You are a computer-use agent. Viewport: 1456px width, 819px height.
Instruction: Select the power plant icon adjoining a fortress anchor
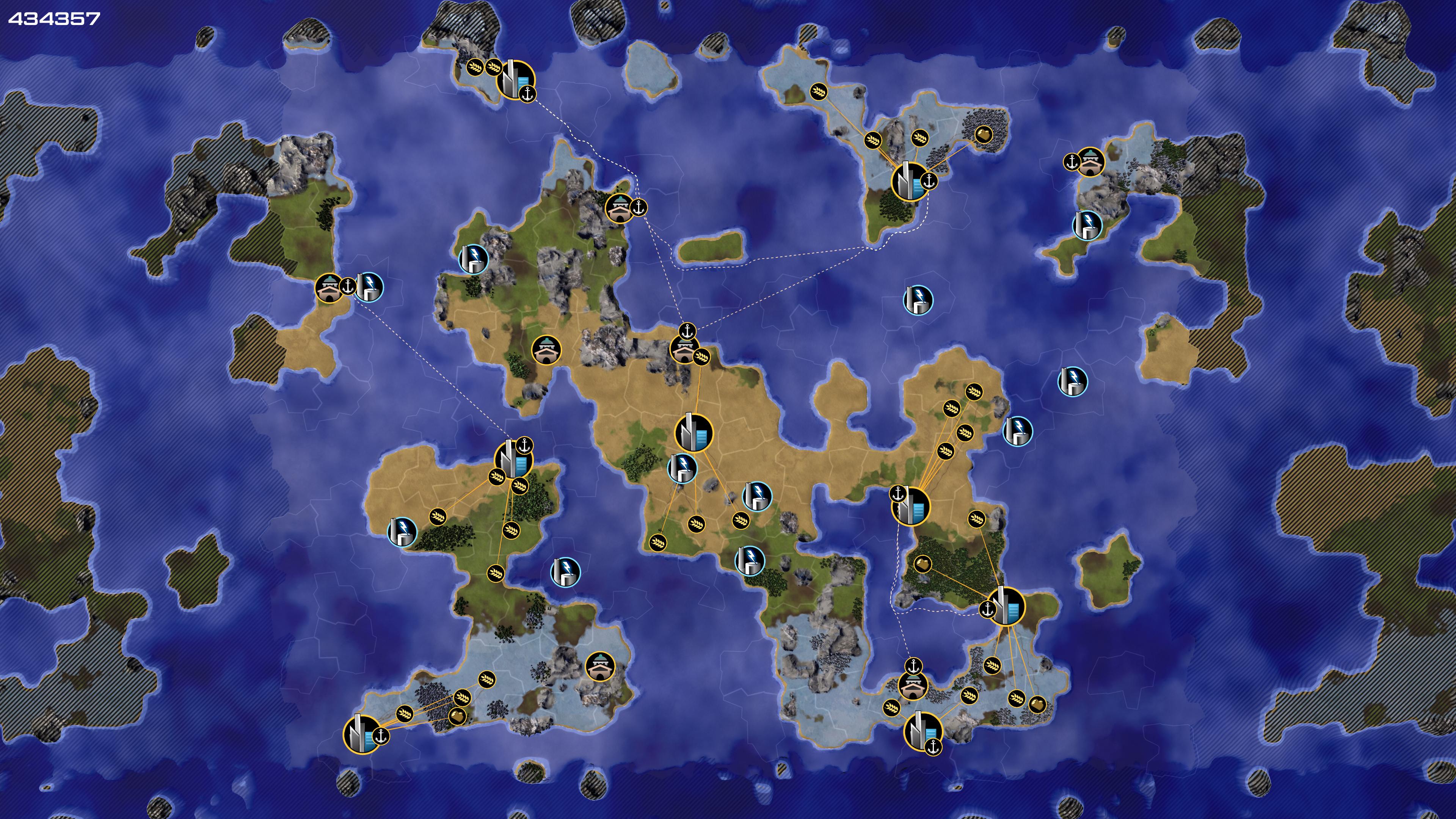370,287
